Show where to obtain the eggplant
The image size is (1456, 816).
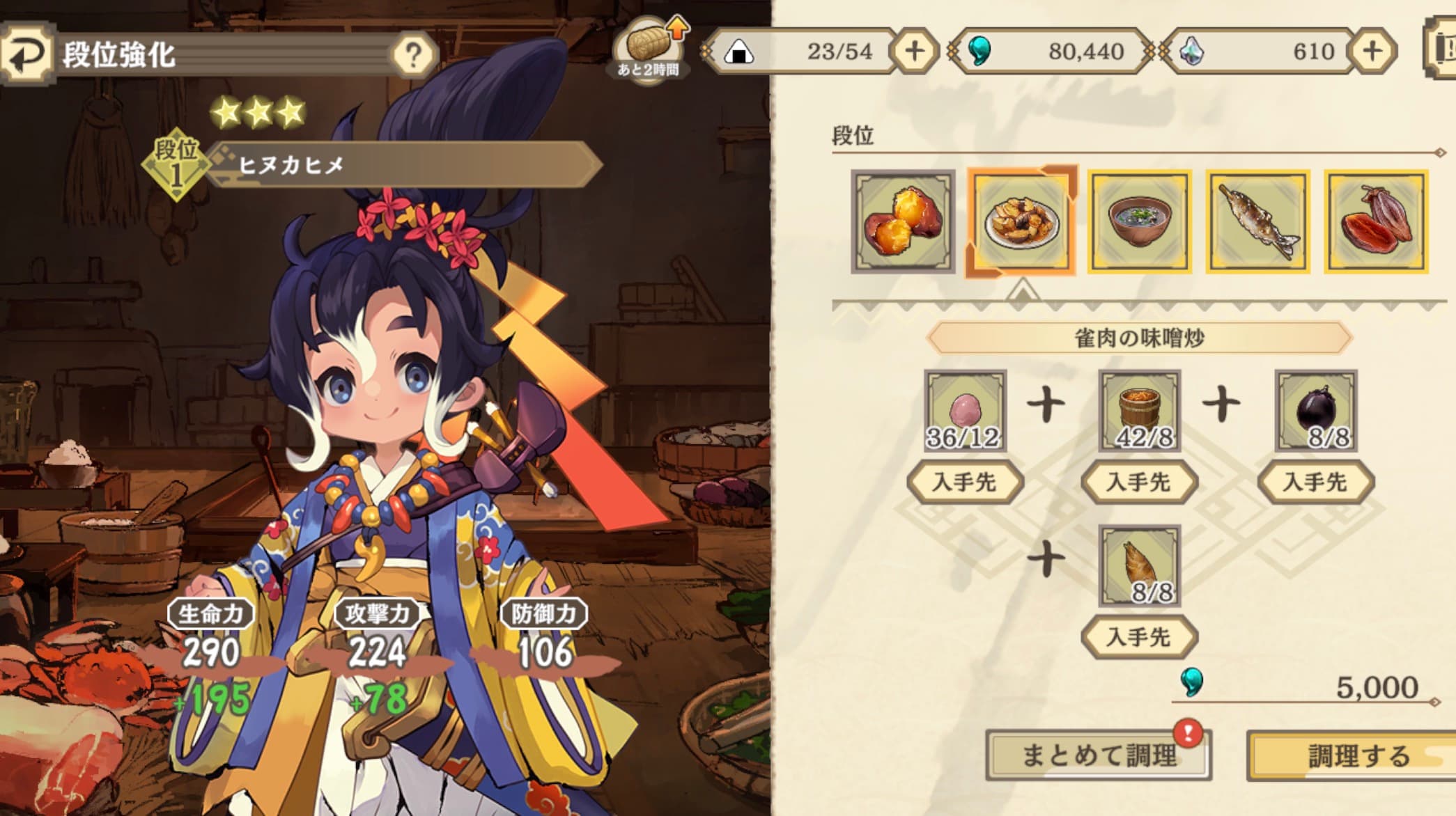coord(1315,482)
